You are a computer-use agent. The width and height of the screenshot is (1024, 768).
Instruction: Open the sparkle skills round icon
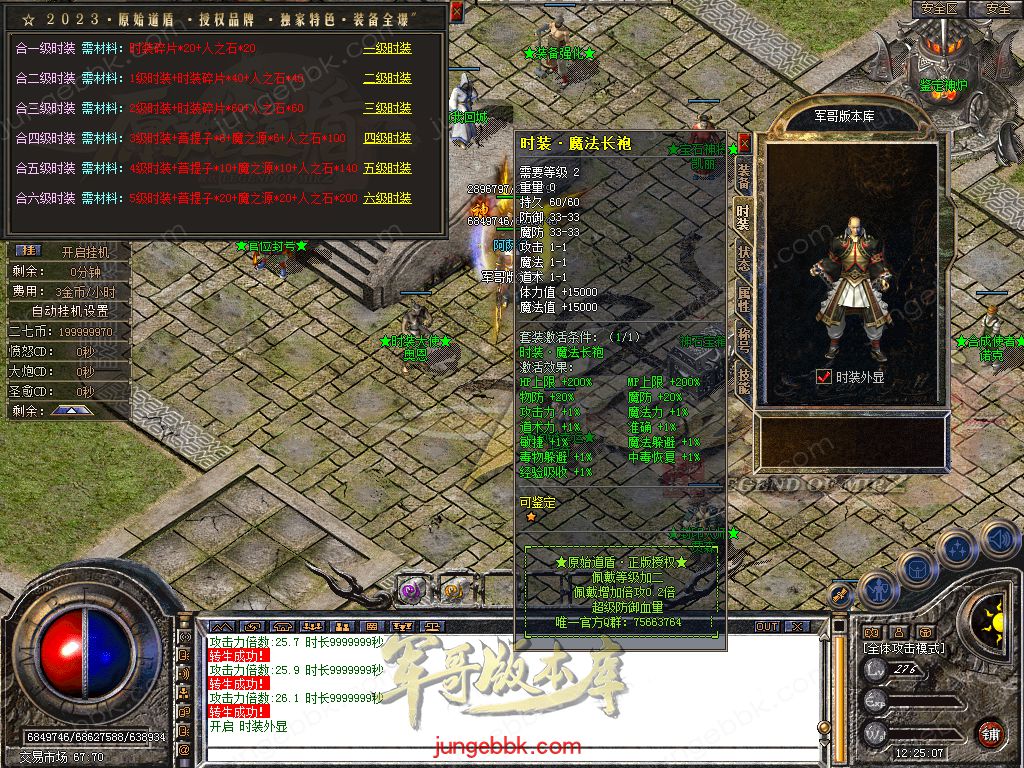pos(957,548)
